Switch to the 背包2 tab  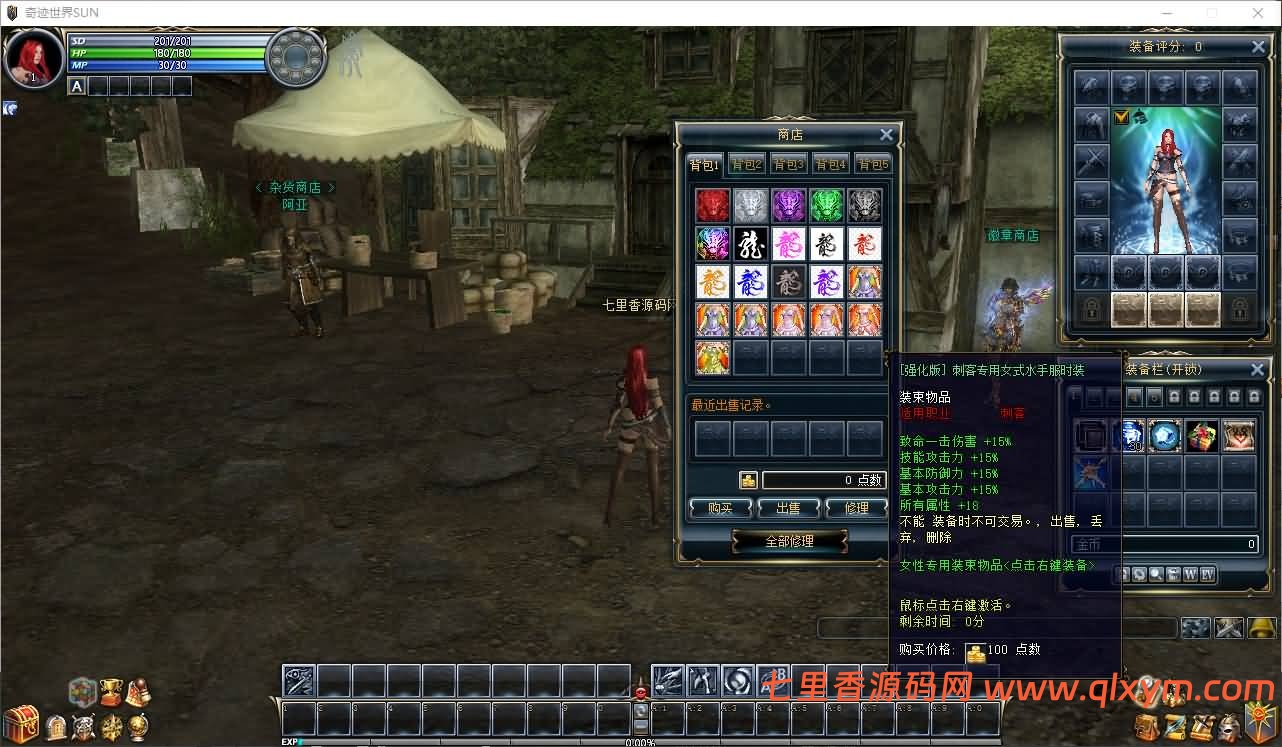tap(747, 165)
